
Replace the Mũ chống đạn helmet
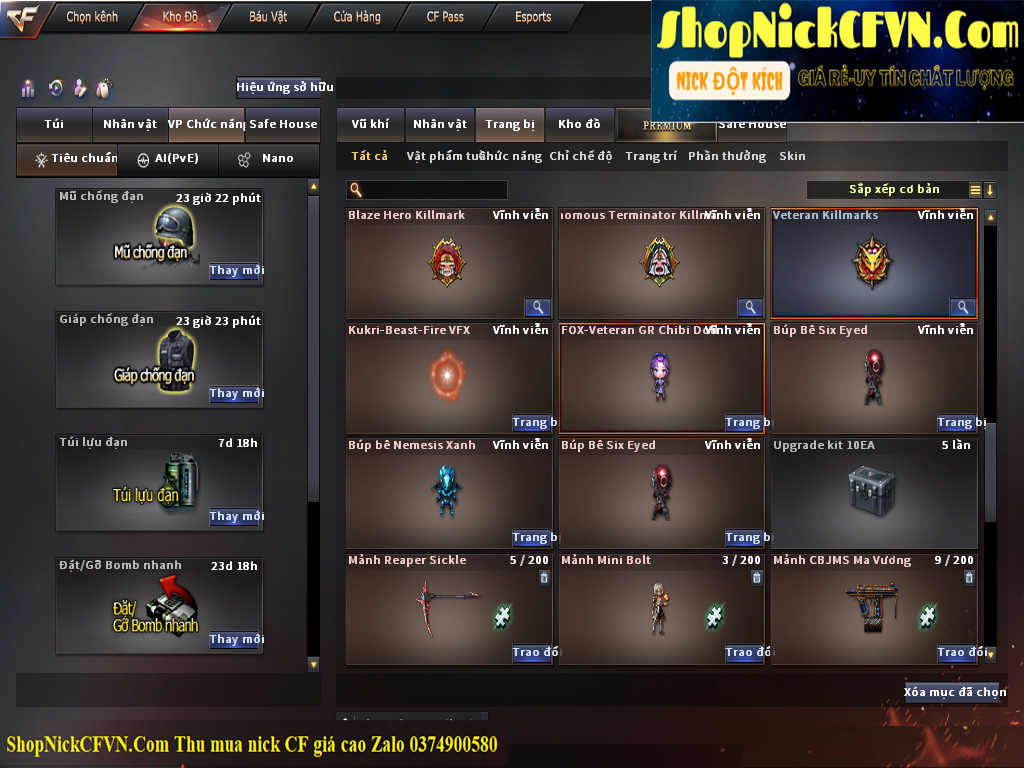click(x=236, y=271)
